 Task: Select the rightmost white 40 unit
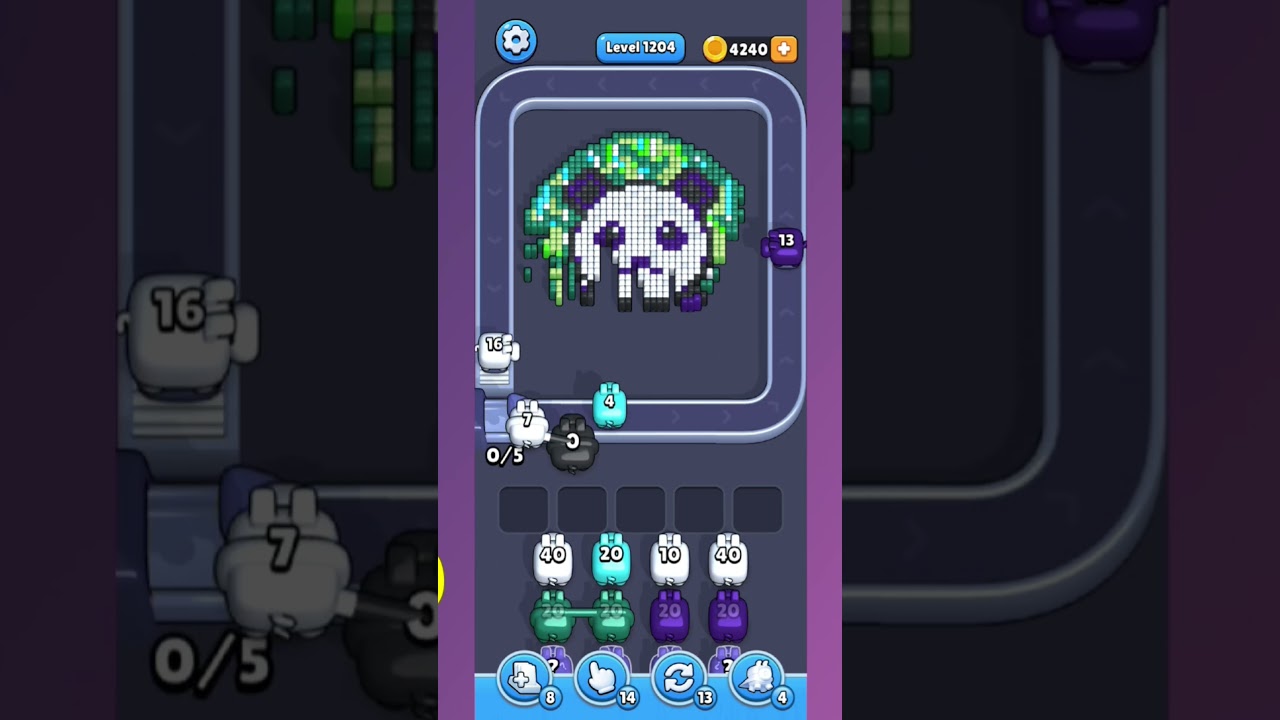point(730,558)
